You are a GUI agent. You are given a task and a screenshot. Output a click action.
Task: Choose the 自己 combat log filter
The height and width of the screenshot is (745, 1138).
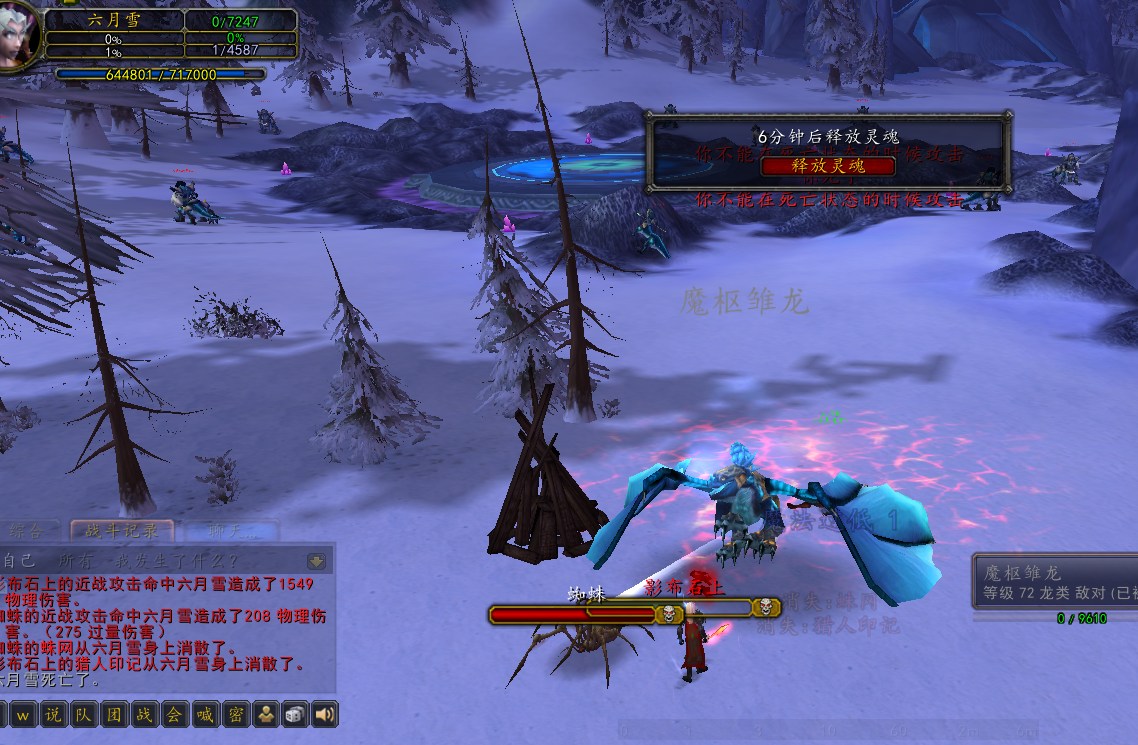point(20,561)
